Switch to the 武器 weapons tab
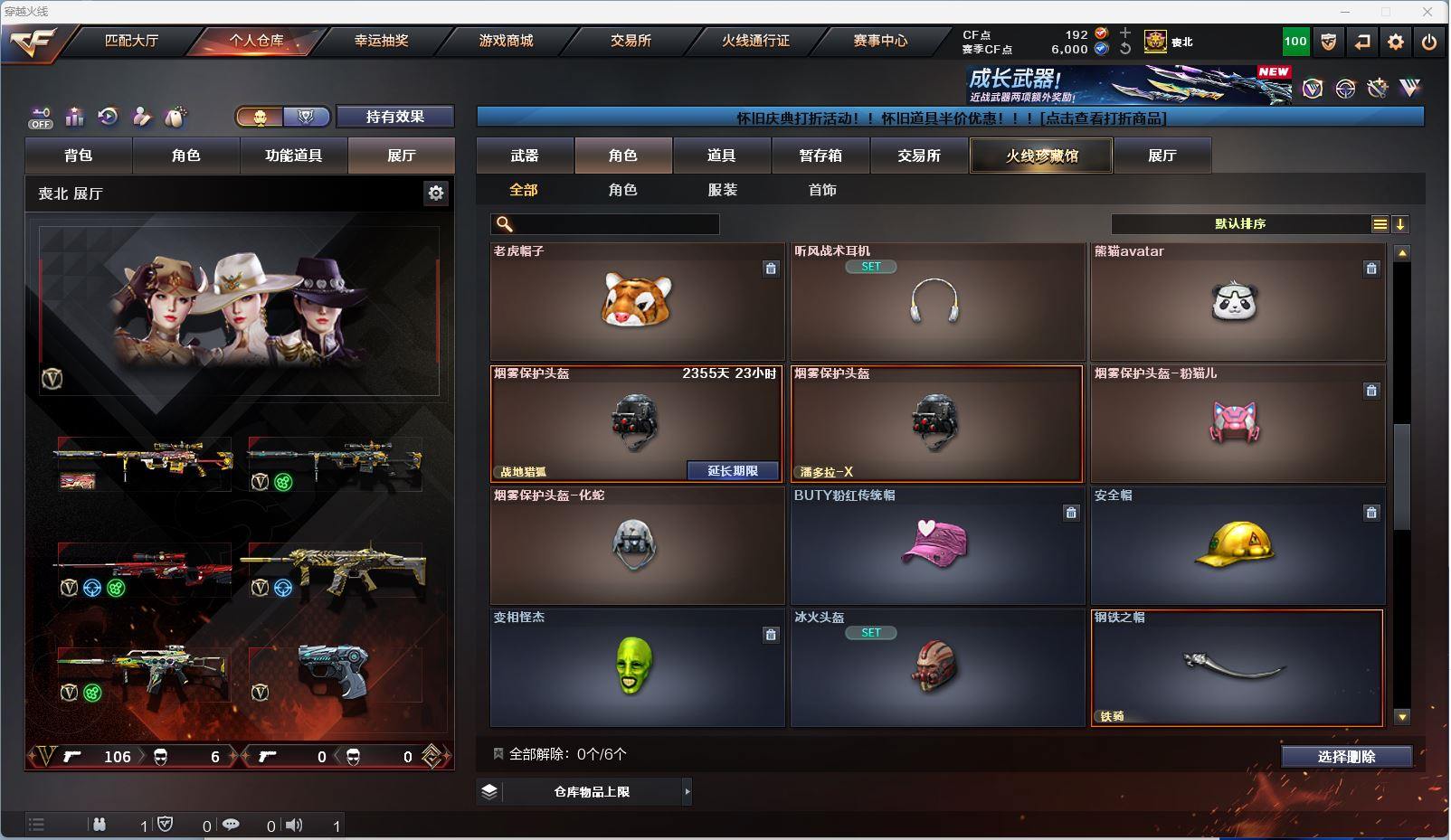This screenshot has width=1451, height=840. [x=525, y=156]
